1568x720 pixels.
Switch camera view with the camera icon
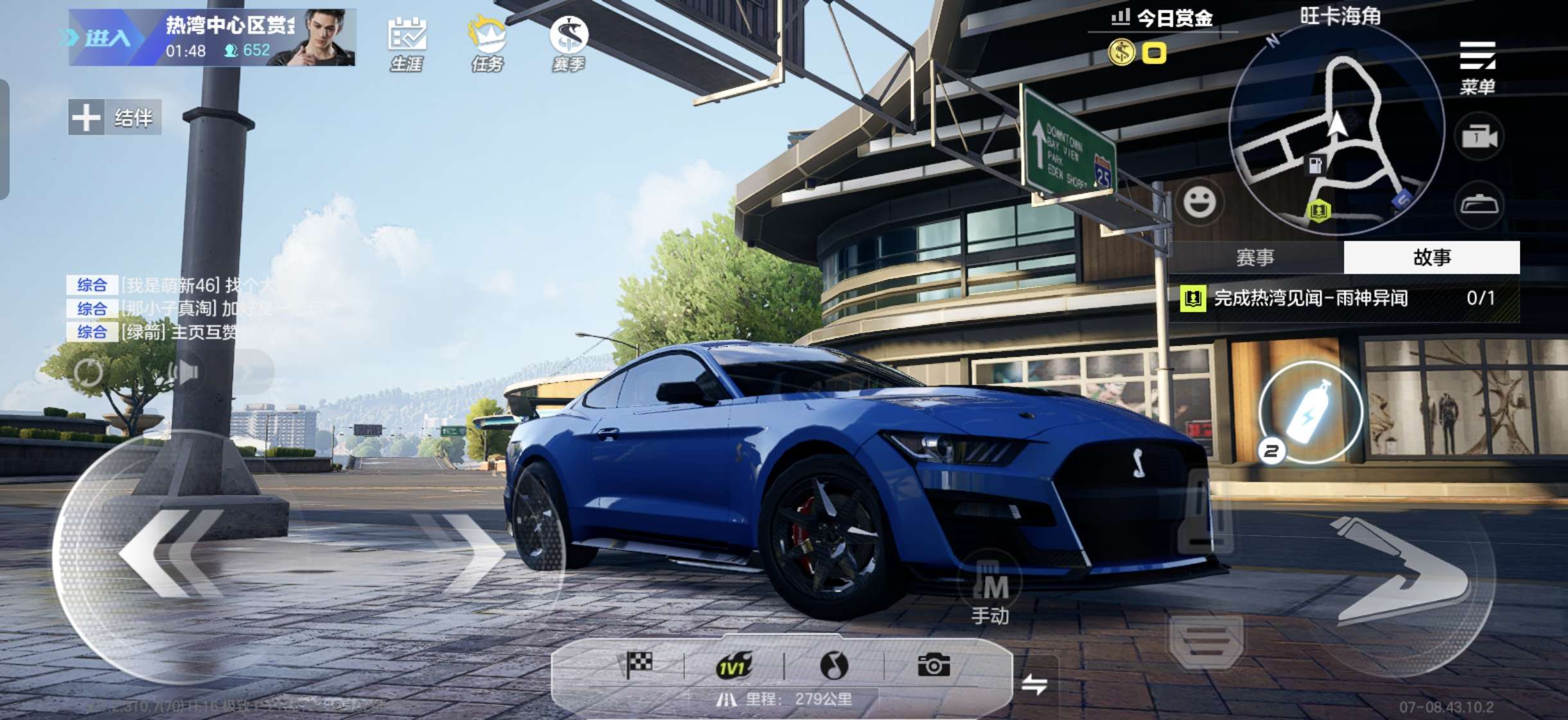point(1479,137)
